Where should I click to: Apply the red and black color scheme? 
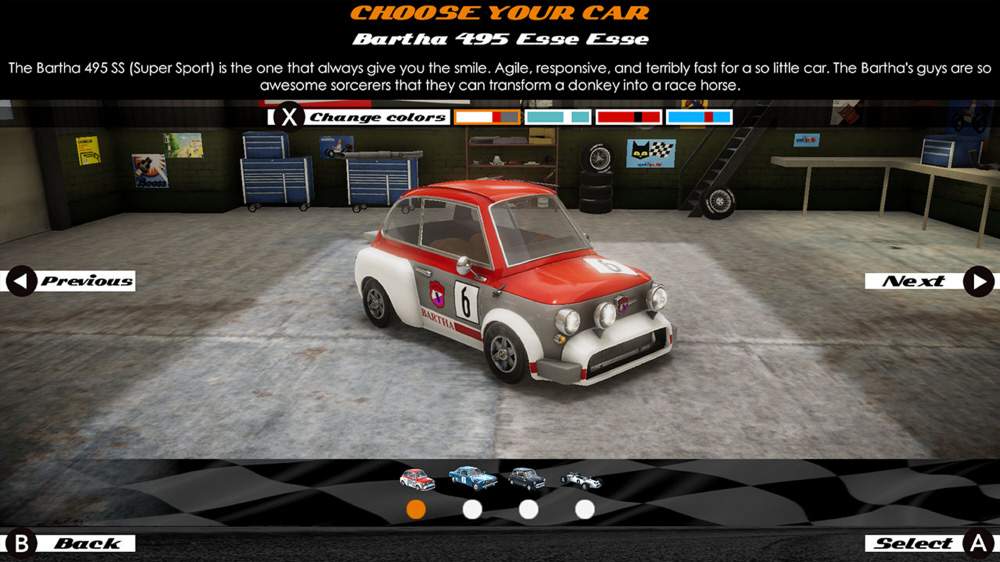click(x=628, y=117)
